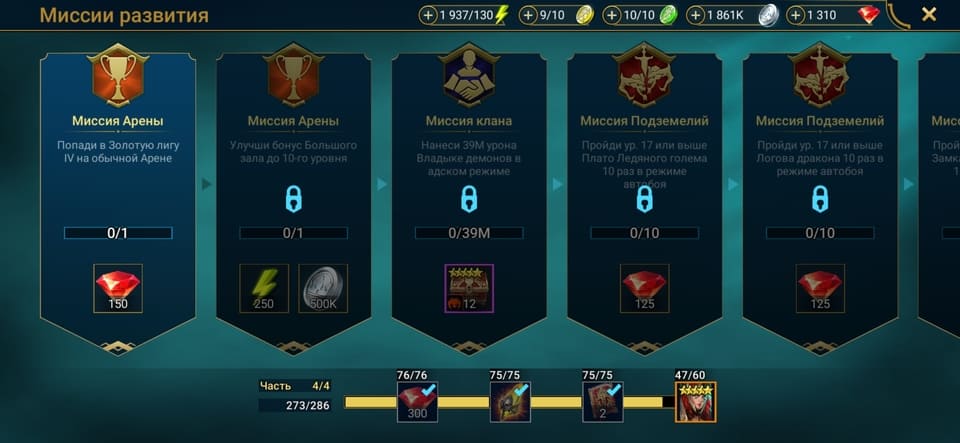
Task: Add gold arena keys with the plus button
Action: click(x=528, y=16)
